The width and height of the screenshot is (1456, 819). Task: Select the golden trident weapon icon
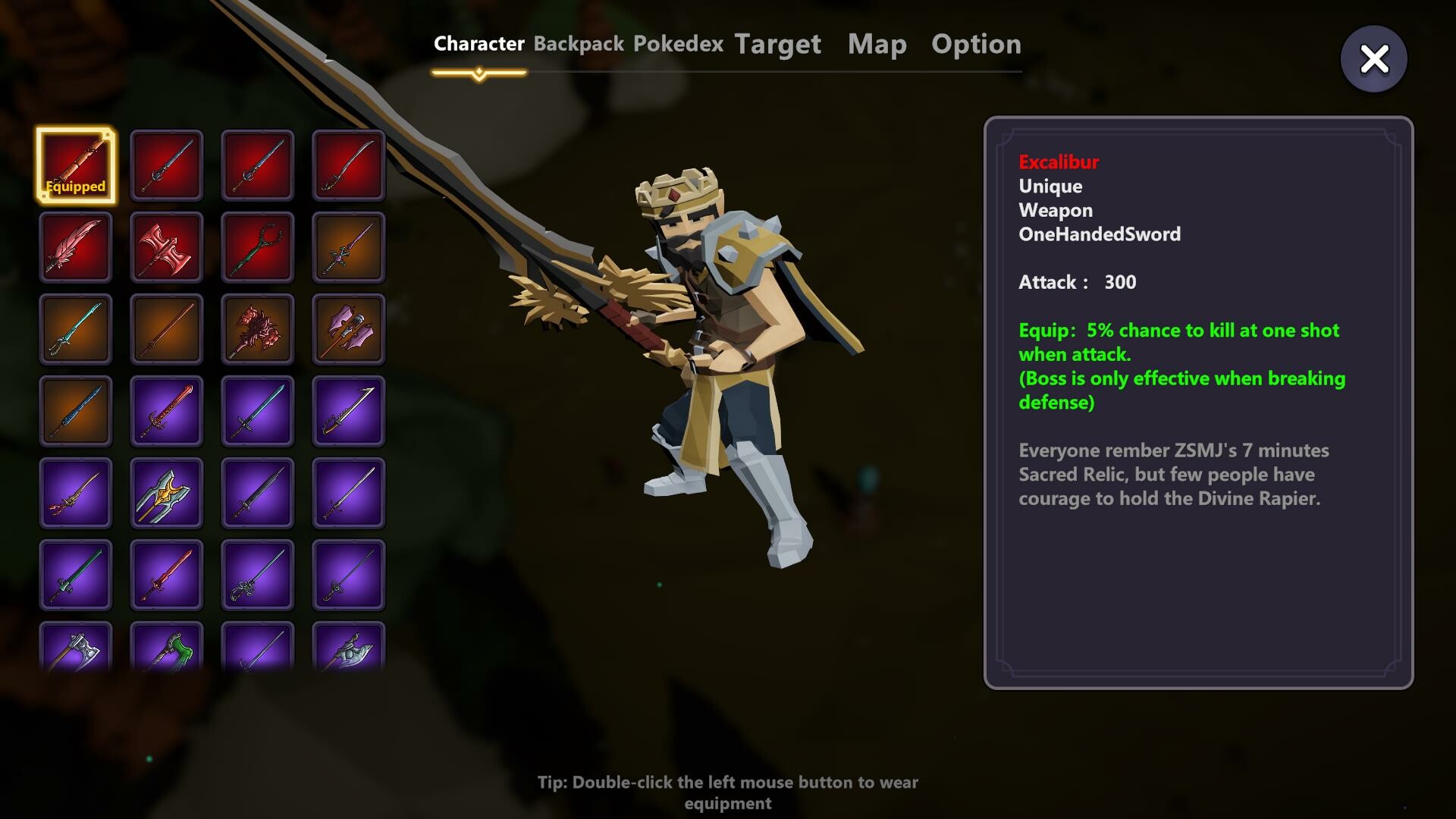[x=167, y=494]
